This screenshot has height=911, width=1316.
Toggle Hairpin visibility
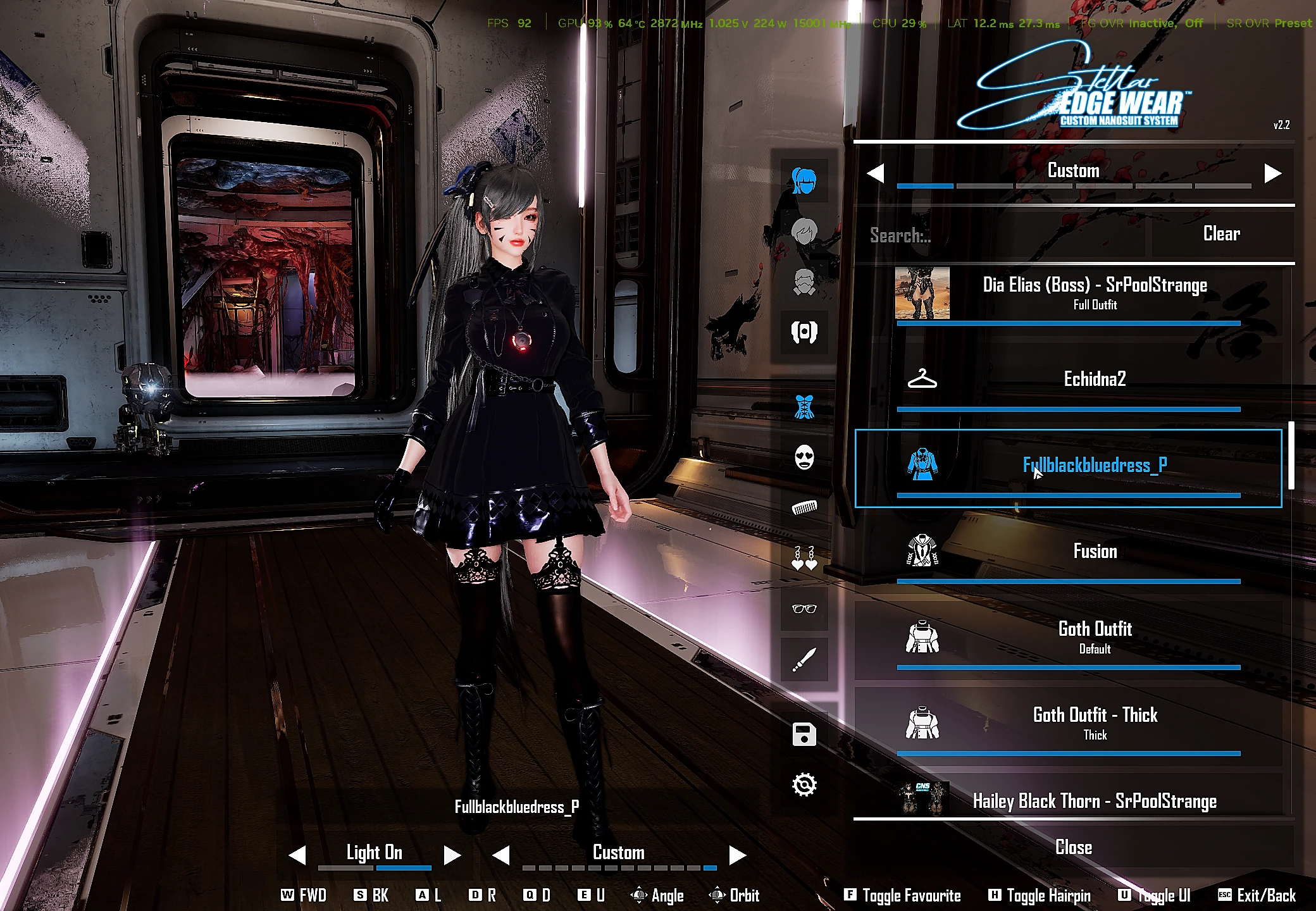pyautogui.click(x=1040, y=895)
